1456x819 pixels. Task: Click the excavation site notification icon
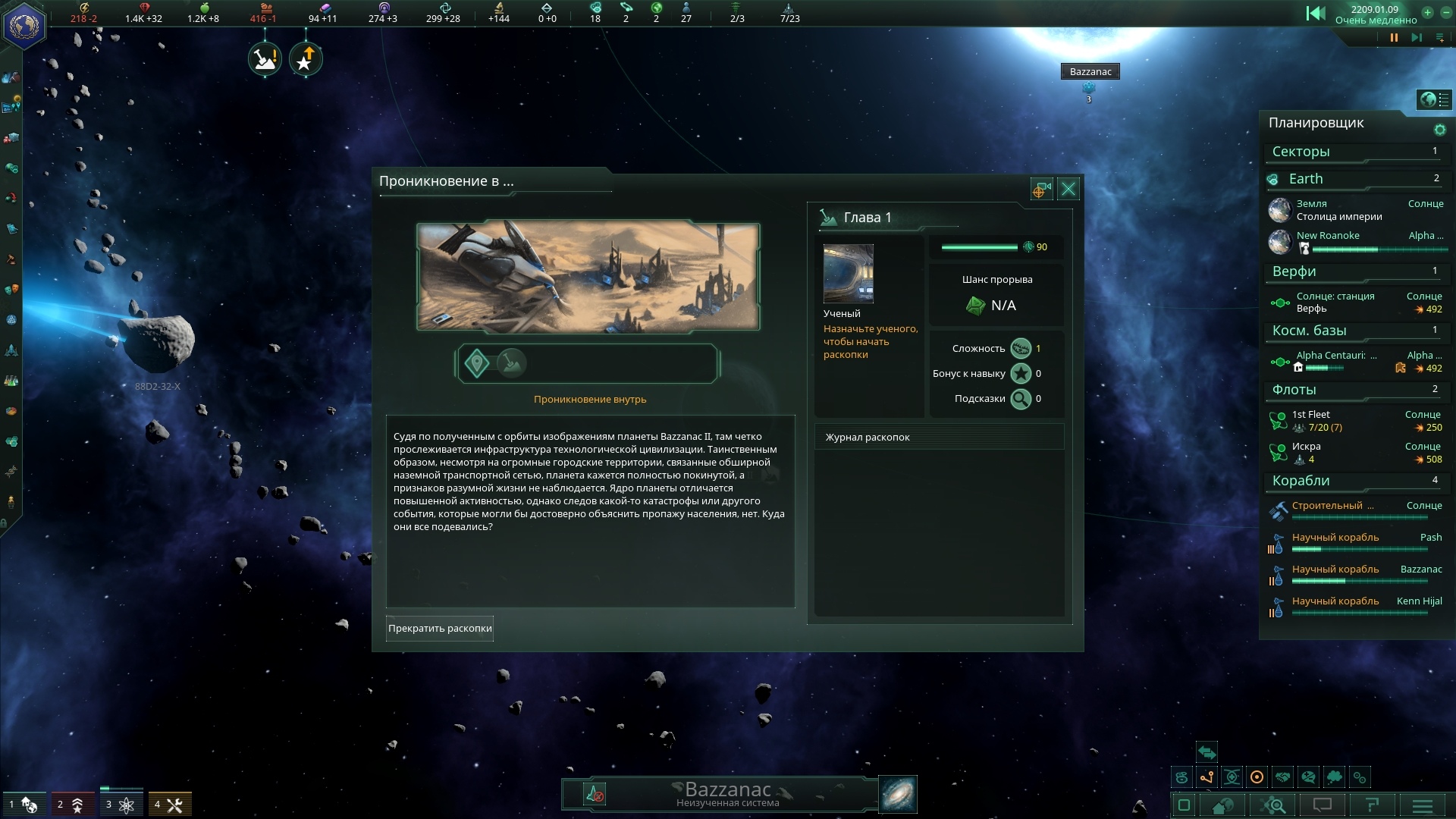click(x=265, y=59)
